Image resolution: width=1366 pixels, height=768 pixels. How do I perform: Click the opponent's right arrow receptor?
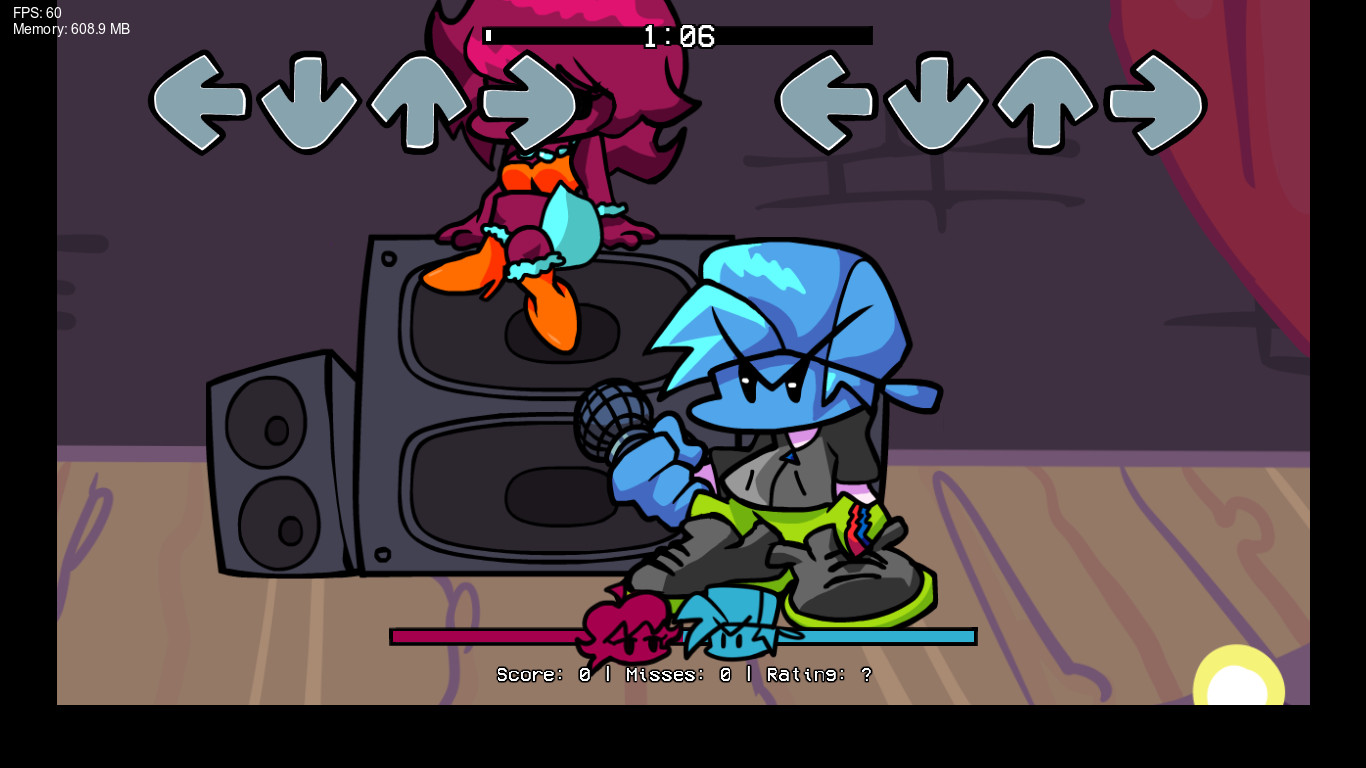click(x=530, y=100)
